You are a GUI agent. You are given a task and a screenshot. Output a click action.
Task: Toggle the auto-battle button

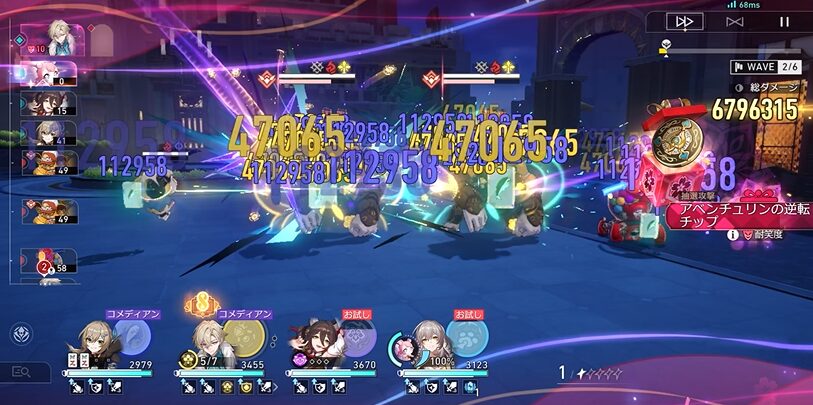click(735, 21)
